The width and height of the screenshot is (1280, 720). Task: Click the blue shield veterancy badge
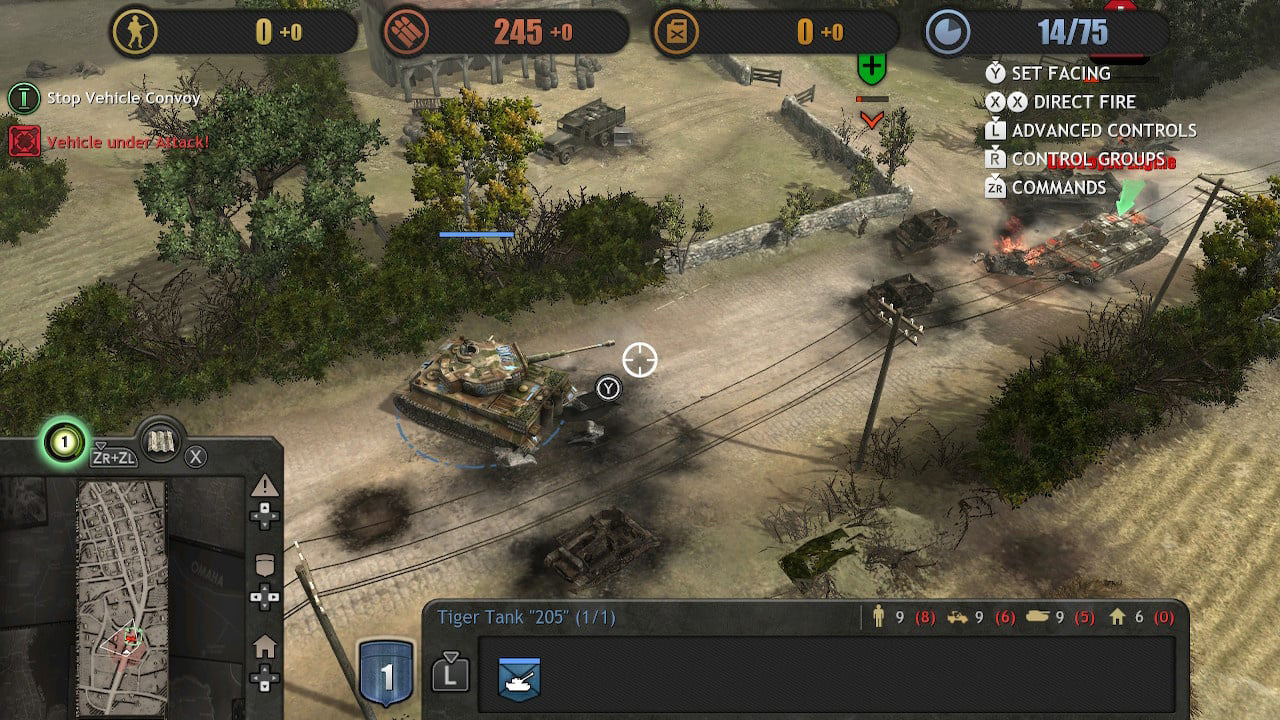coord(385,674)
